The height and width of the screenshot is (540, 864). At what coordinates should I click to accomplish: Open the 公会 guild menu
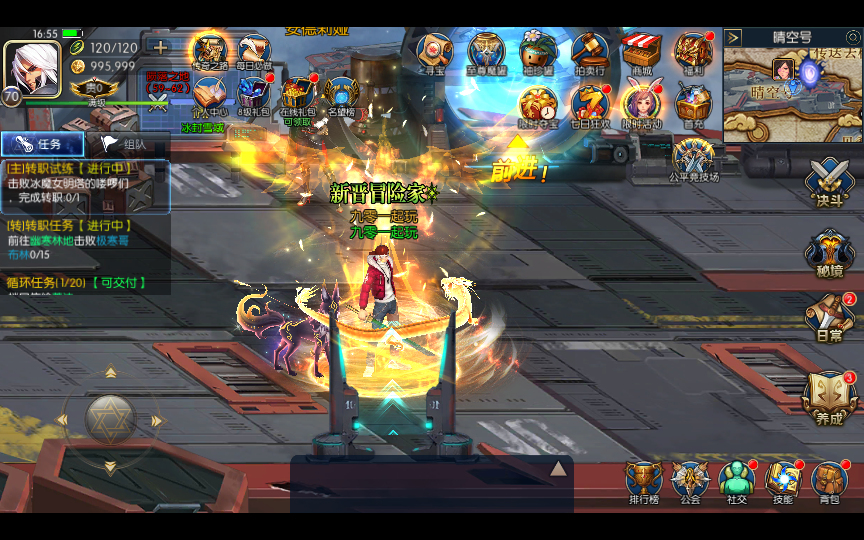pyautogui.click(x=690, y=482)
